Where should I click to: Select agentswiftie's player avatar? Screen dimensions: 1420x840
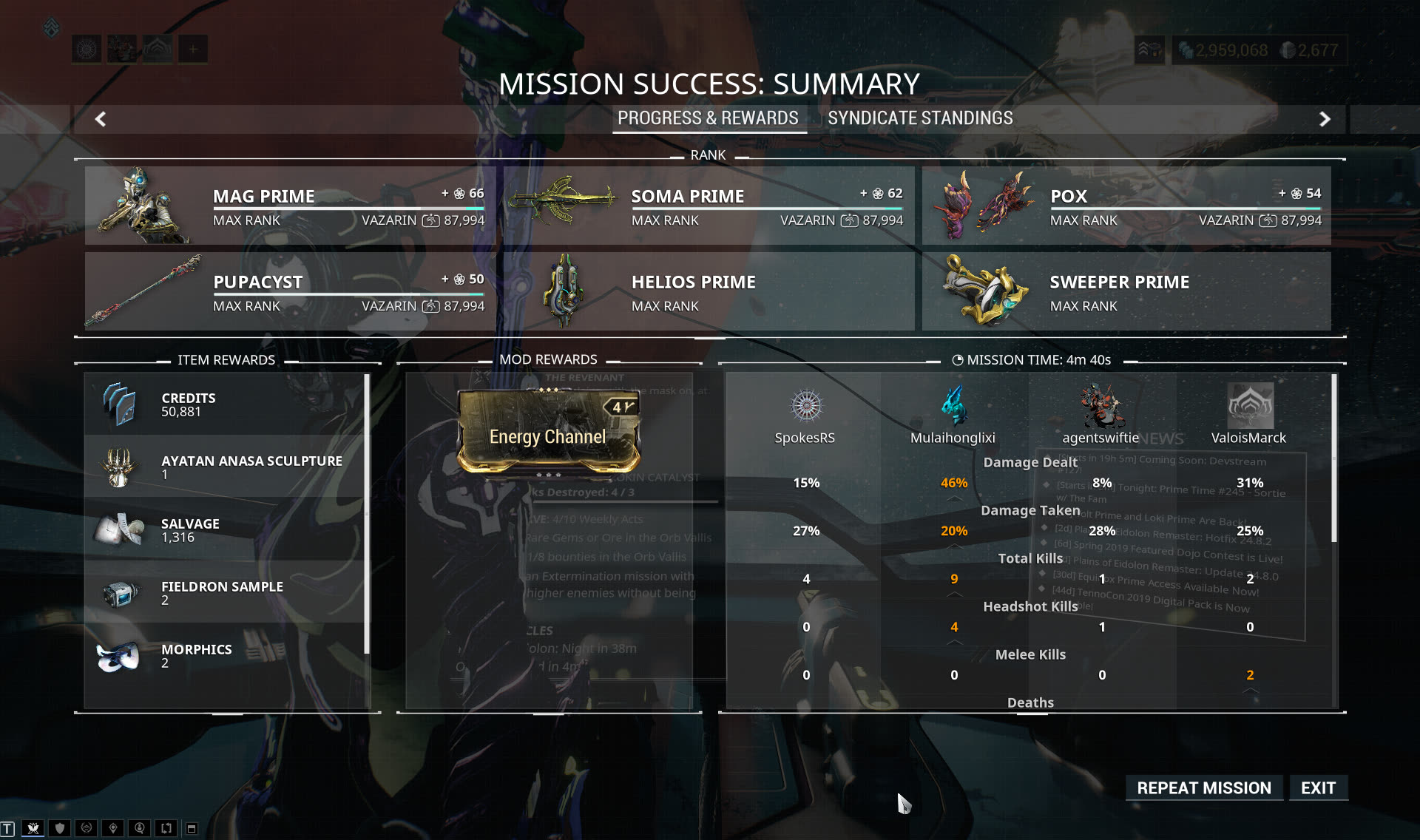(x=1101, y=406)
